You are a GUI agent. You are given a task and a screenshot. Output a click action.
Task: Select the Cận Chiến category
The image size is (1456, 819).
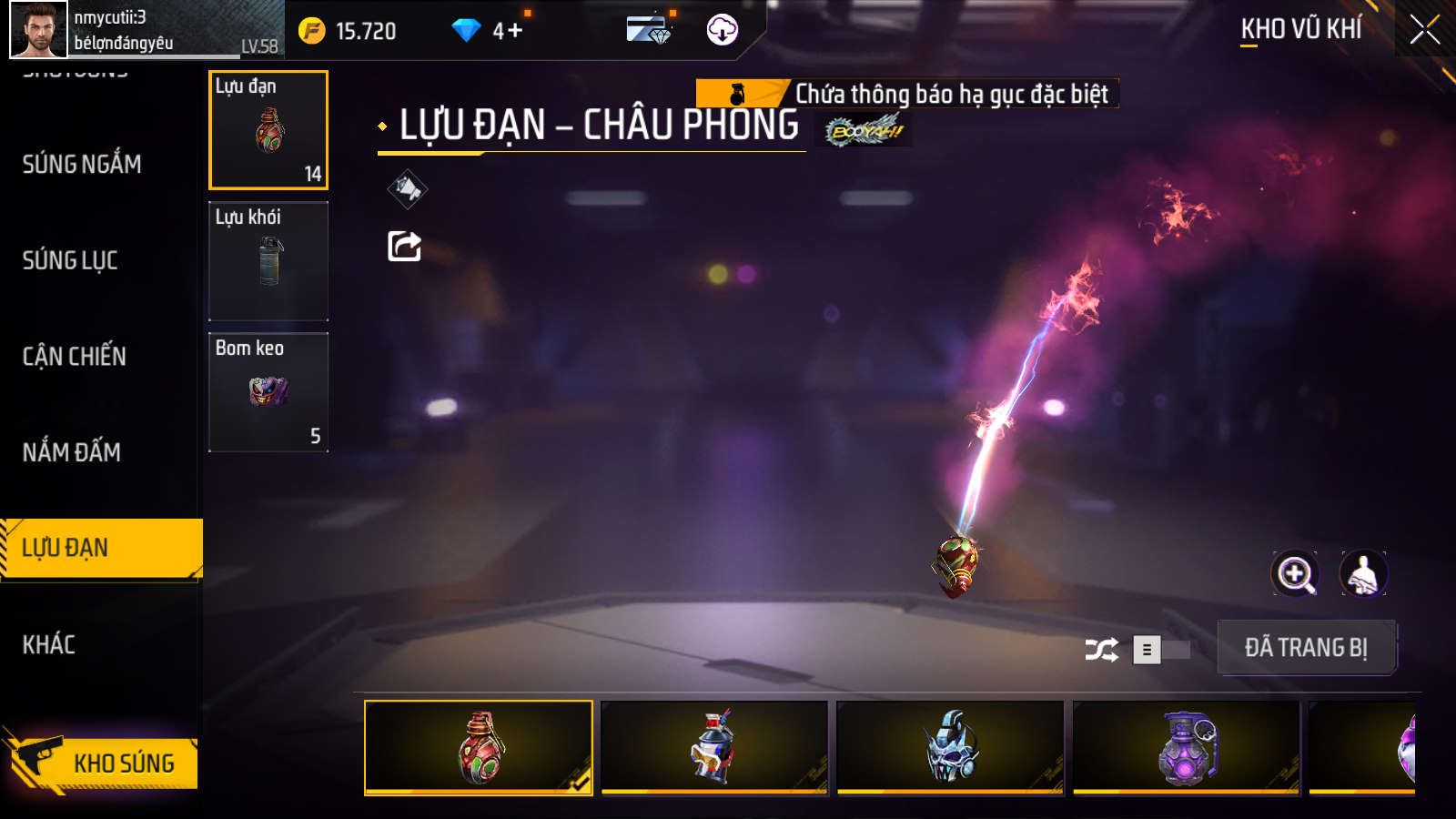pyautogui.click(x=75, y=357)
